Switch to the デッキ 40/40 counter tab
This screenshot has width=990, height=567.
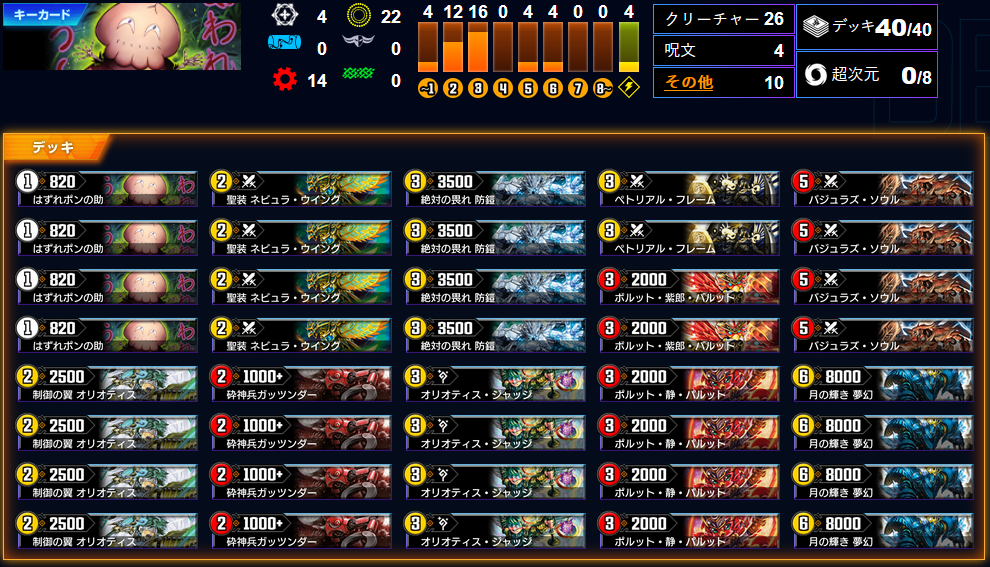867,28
